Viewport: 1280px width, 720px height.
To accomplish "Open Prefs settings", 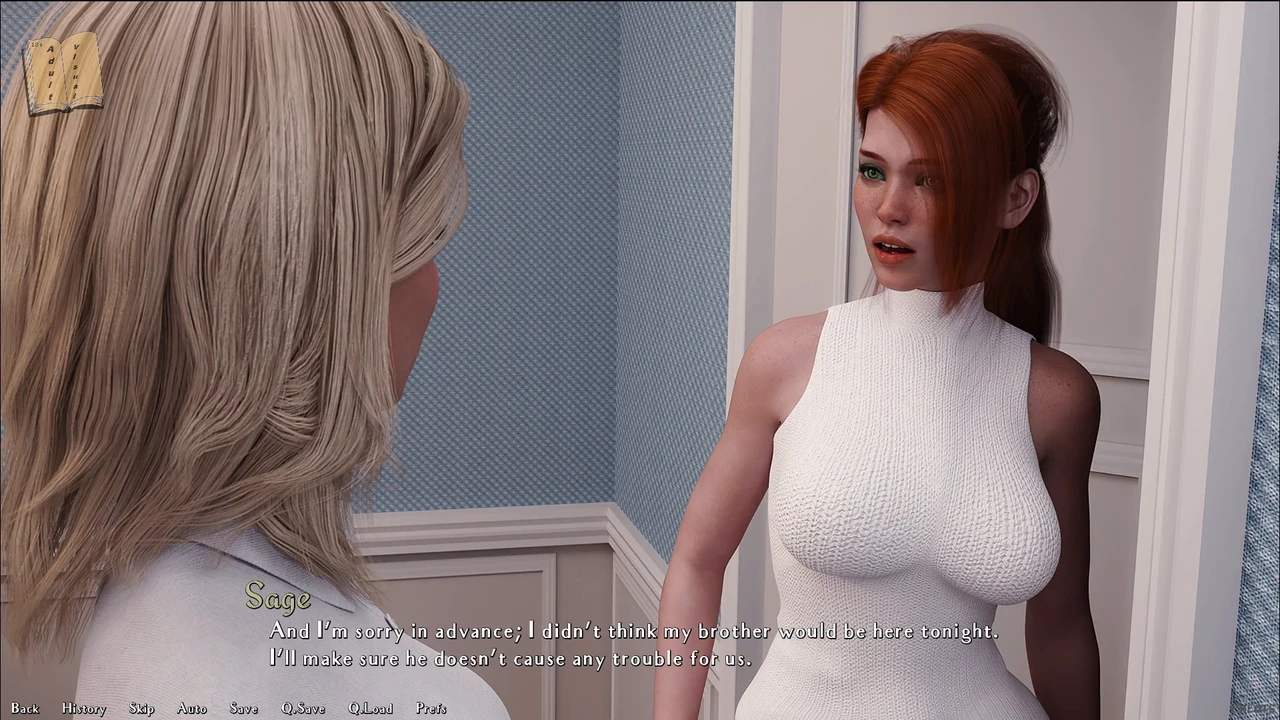I will pyautogui.click(x=431, y=708).
